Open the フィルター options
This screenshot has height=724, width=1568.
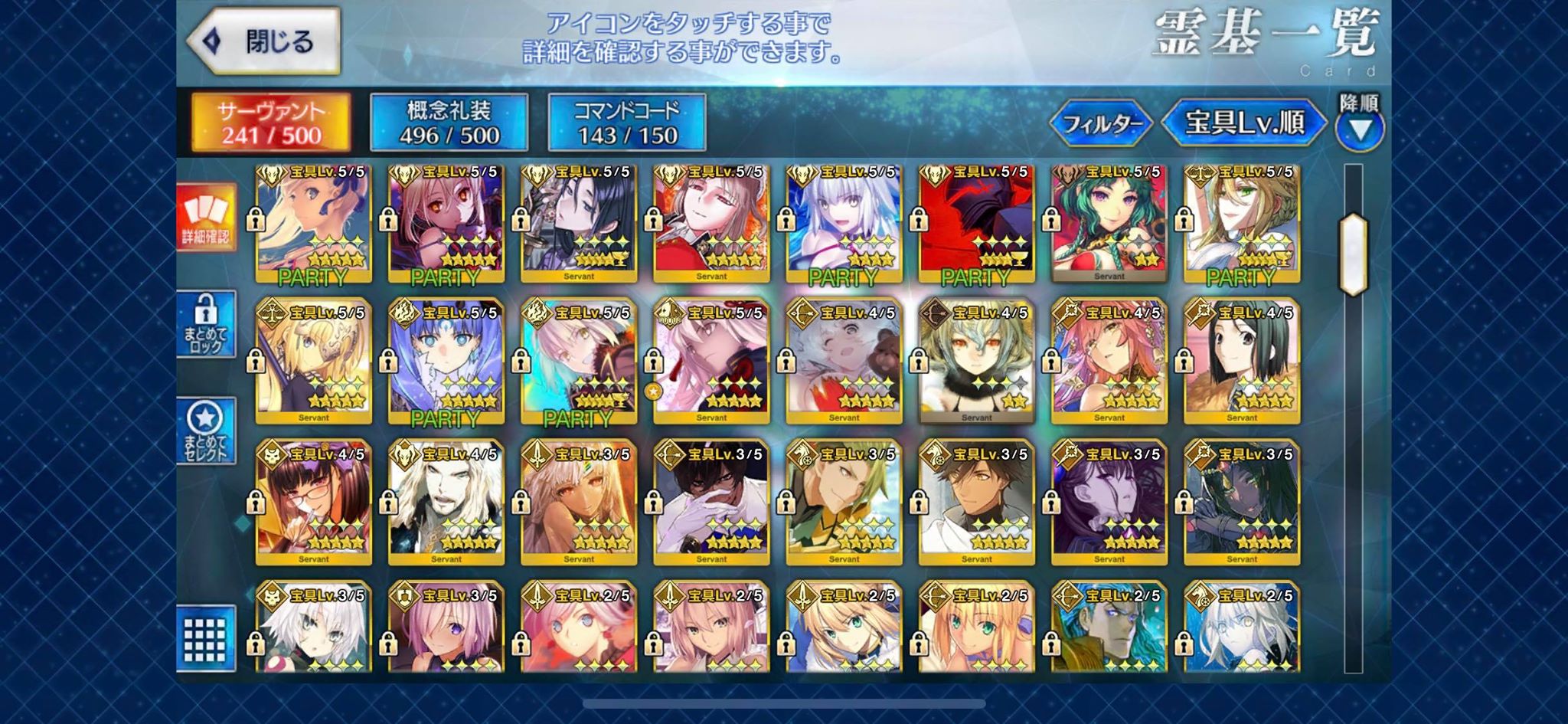(1101, 123)
